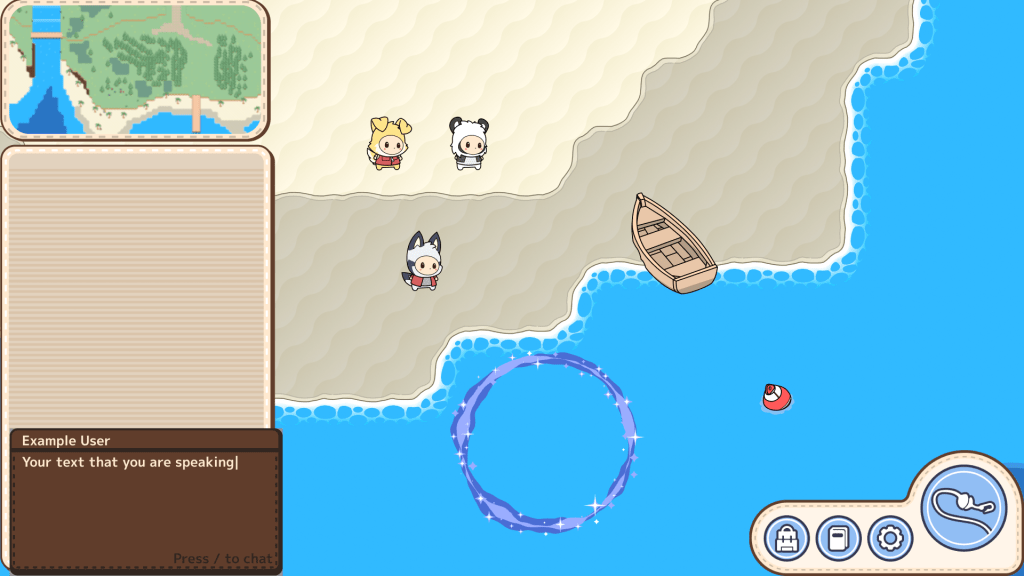Open the journal book icon
Viewport: 1024px width, 576px height.
(x=838, y=539)
